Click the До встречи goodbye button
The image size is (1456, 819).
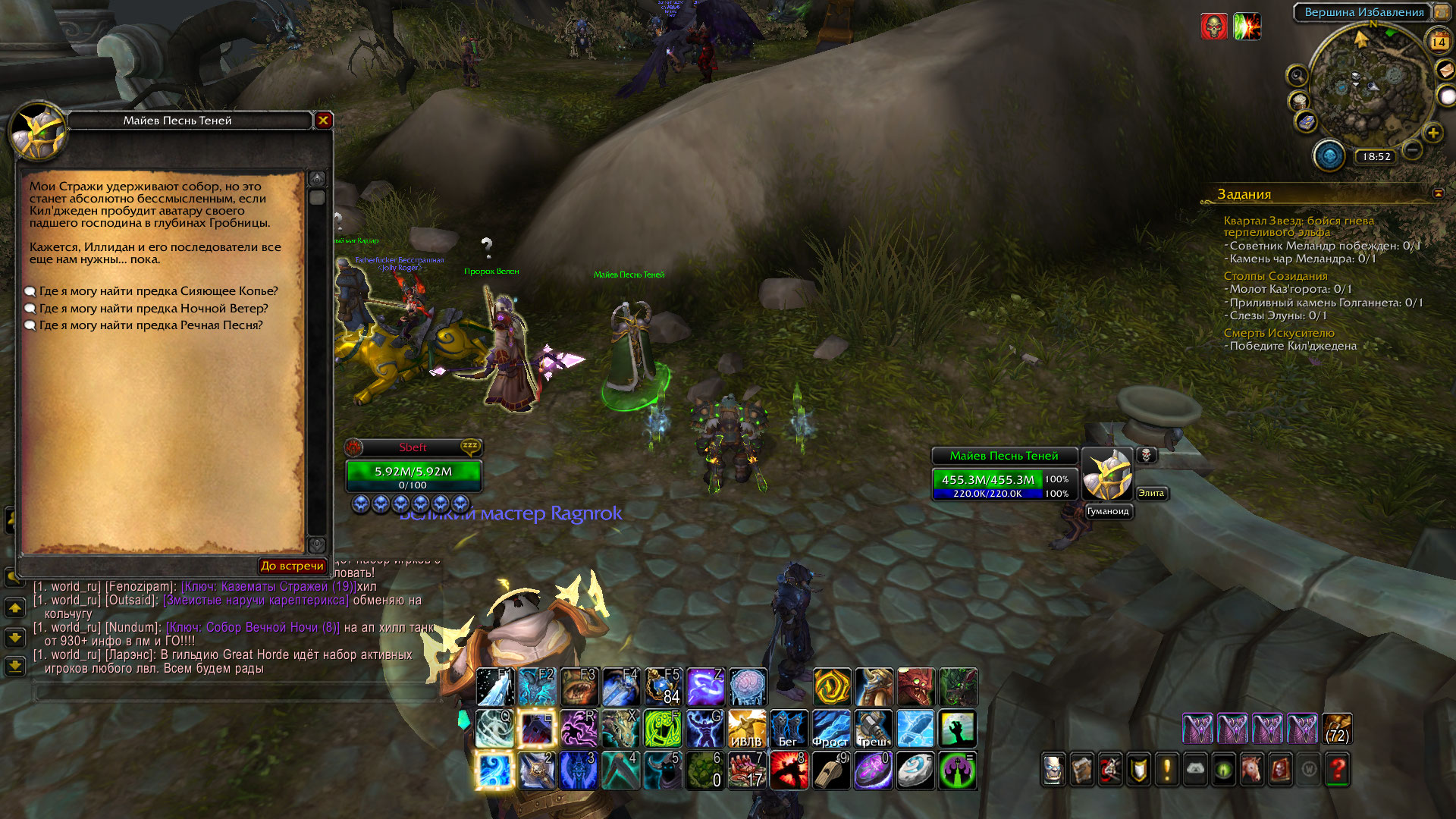[292, 566]
